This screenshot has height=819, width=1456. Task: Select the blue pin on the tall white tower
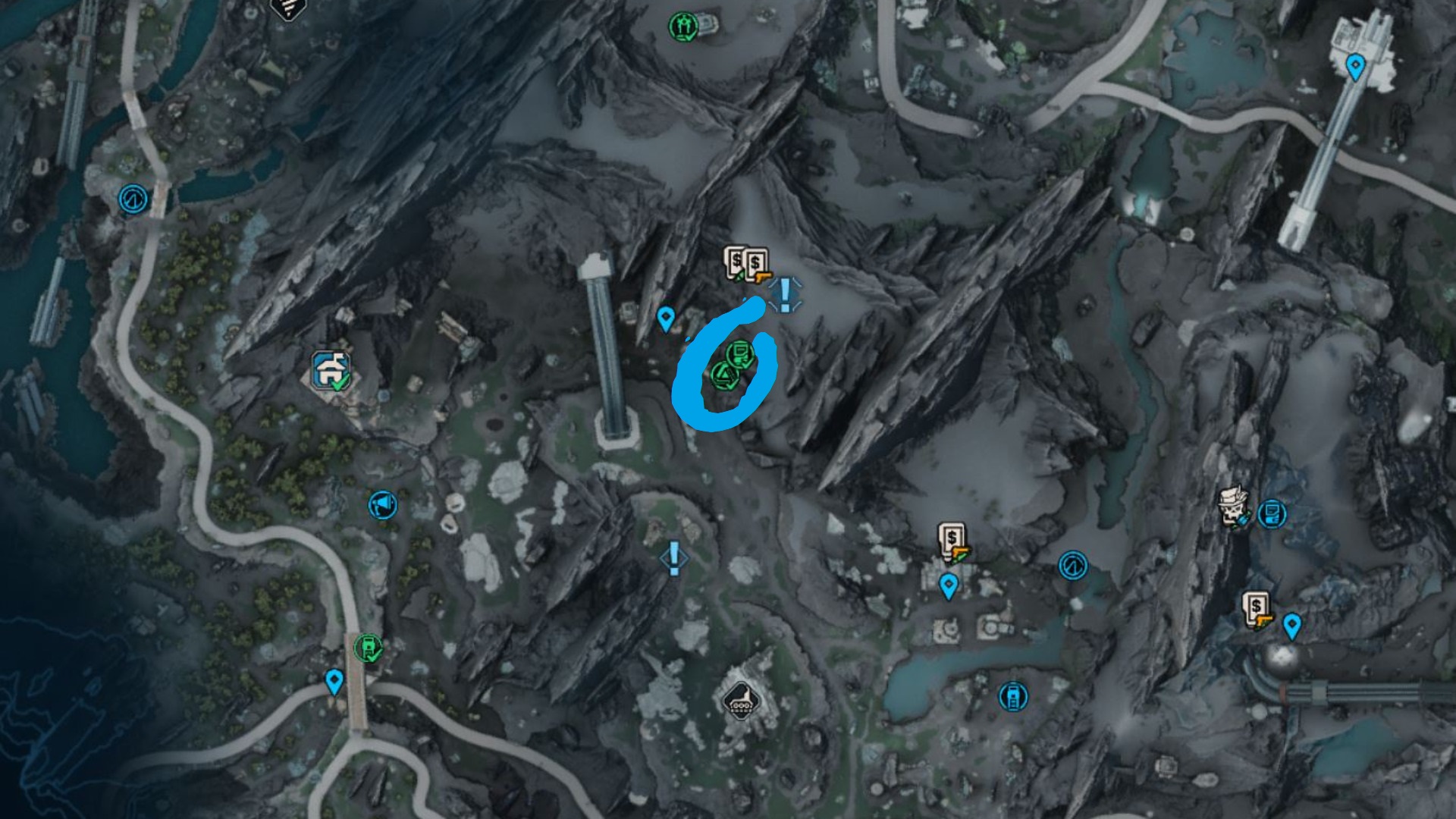tap(1354, 66)
